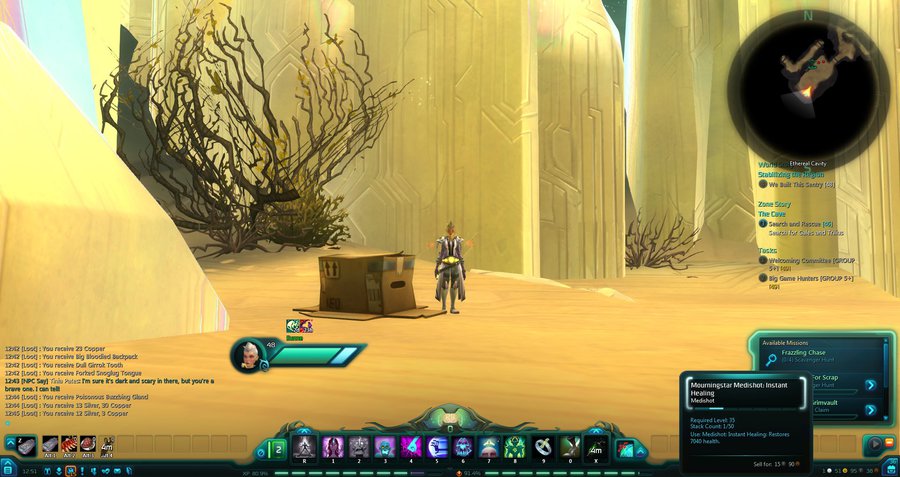The width and height of the screenshot is (900, 477).
Task: Use the raw meat item in the Alt 3 slot
Action: coord(88,444)
